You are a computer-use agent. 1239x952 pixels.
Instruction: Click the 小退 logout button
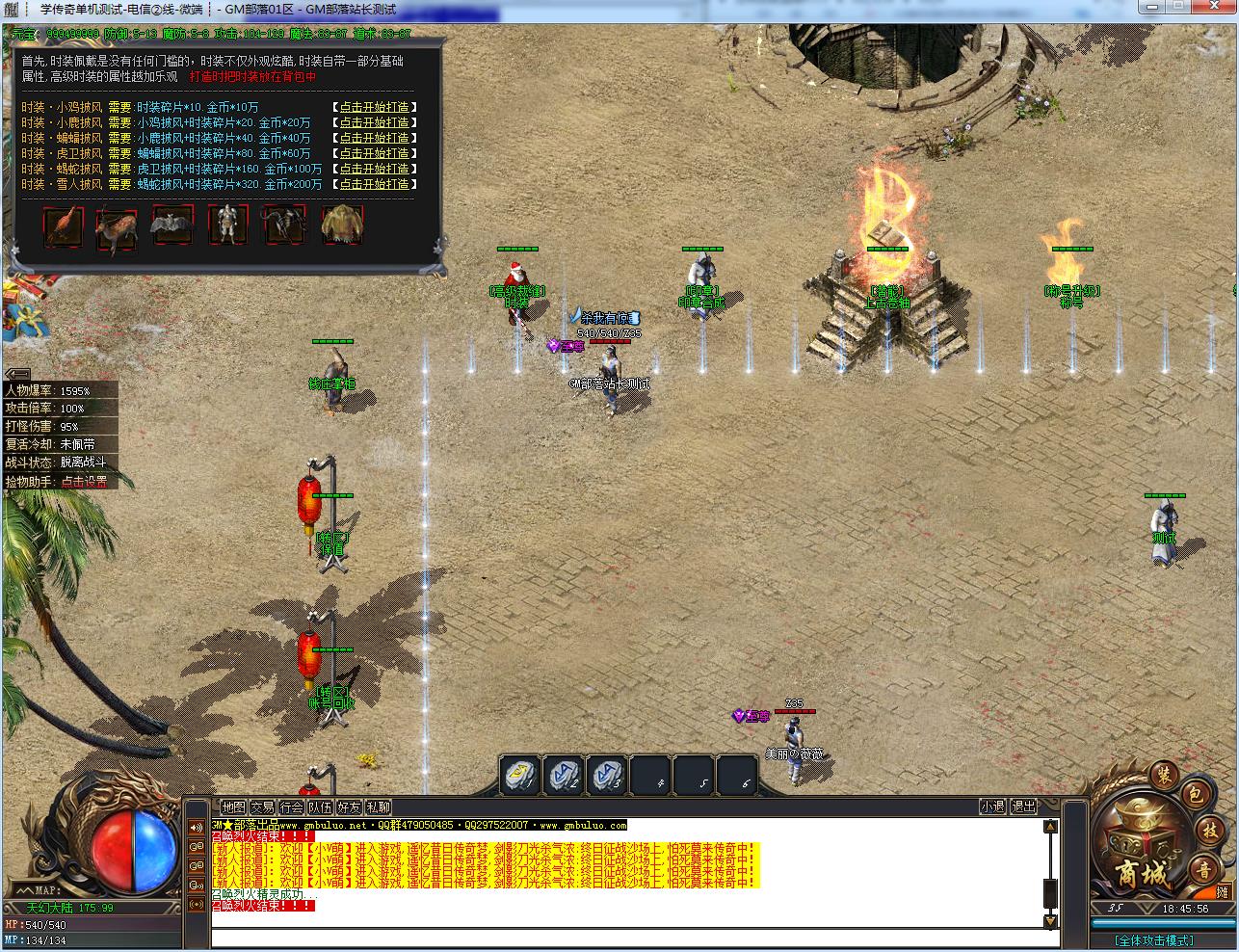click(992, 807)
